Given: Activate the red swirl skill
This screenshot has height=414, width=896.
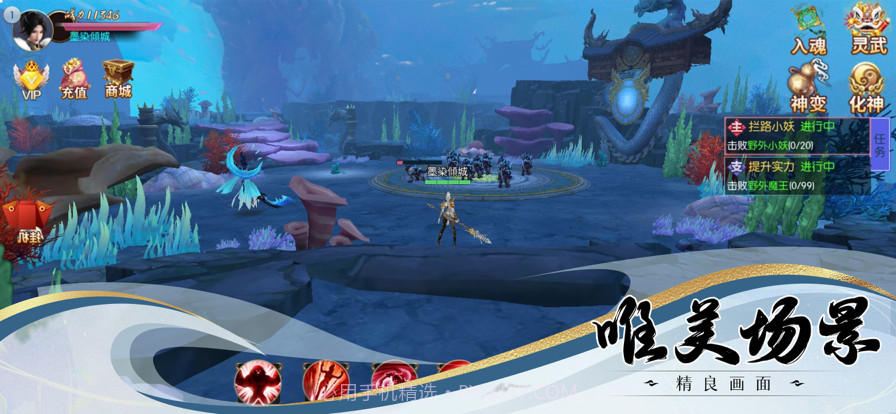Looking at the screenshot, I should 392,381.
